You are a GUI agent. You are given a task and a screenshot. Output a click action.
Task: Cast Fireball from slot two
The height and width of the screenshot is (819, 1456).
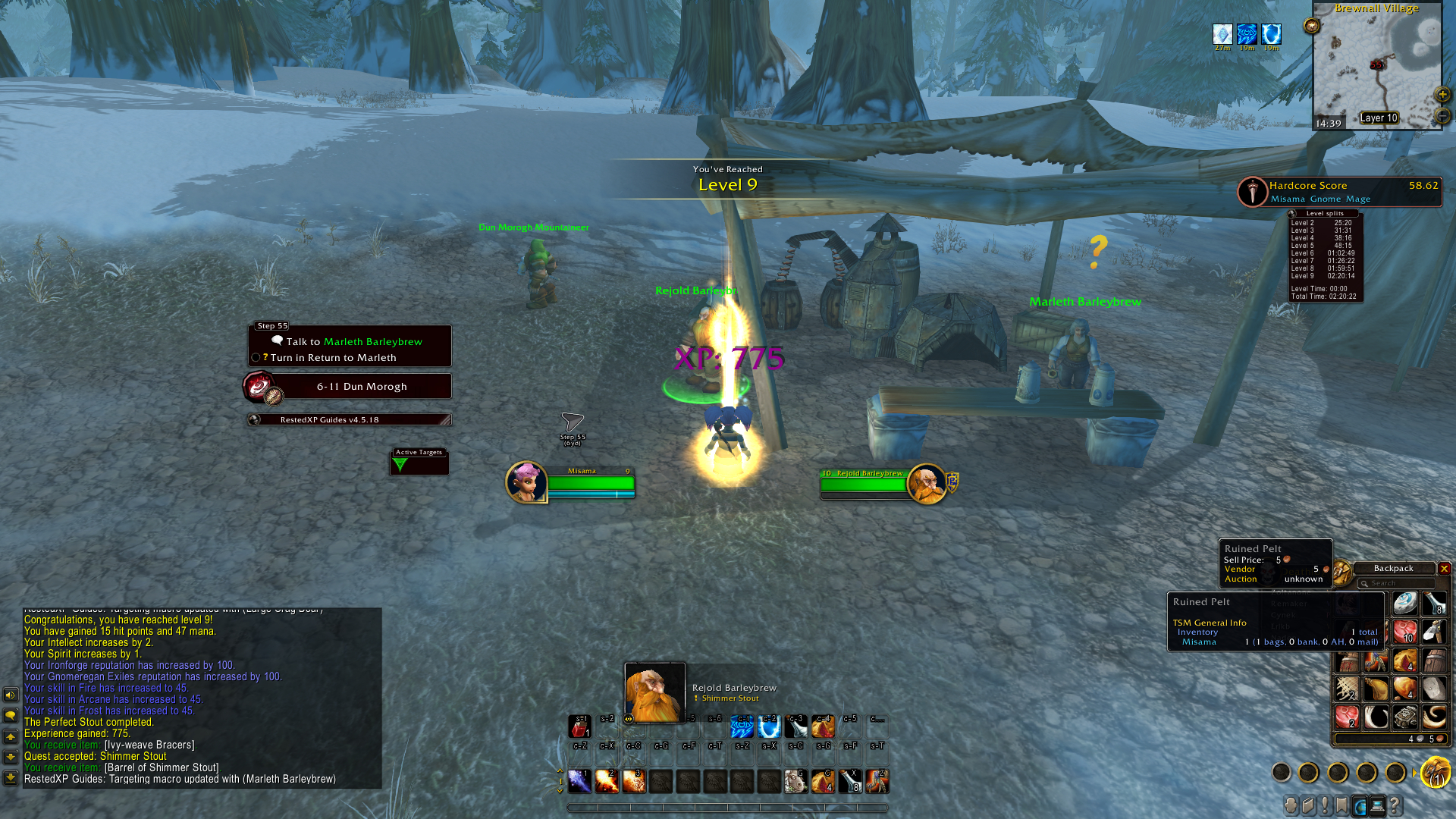pos(607,781)
